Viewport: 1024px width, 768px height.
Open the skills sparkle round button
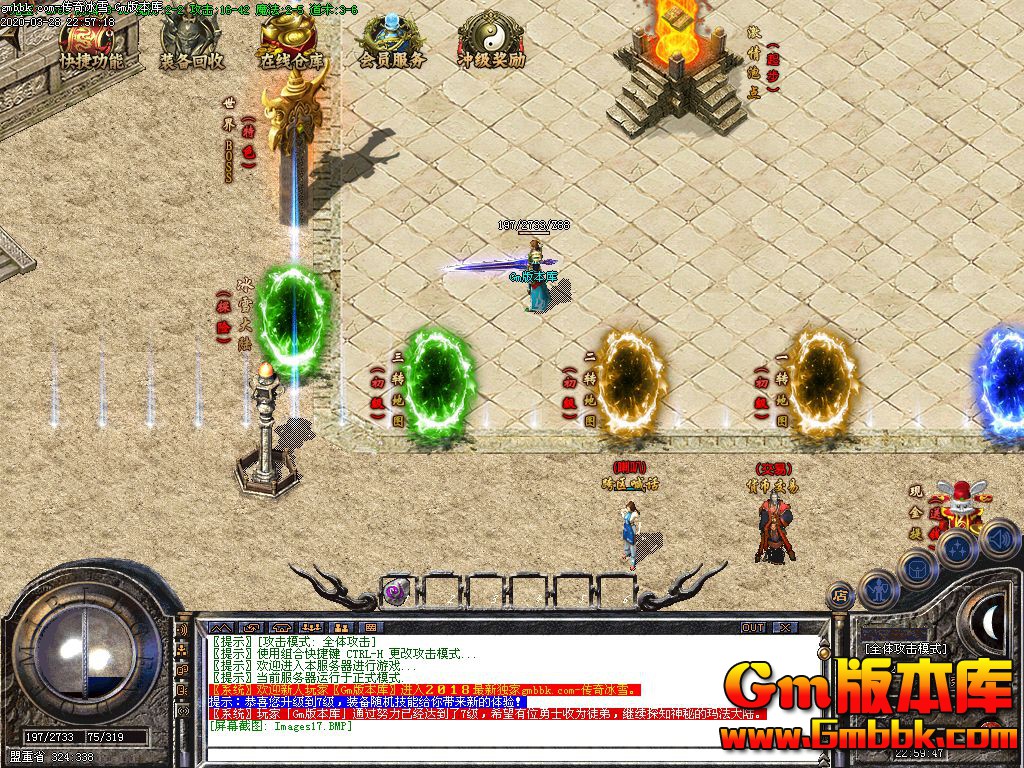(x=957, y=548)
